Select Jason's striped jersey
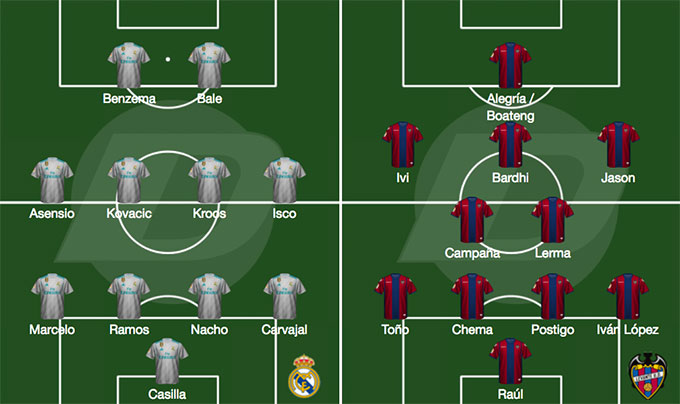The image size is (680, 404). tap(618, 145)
